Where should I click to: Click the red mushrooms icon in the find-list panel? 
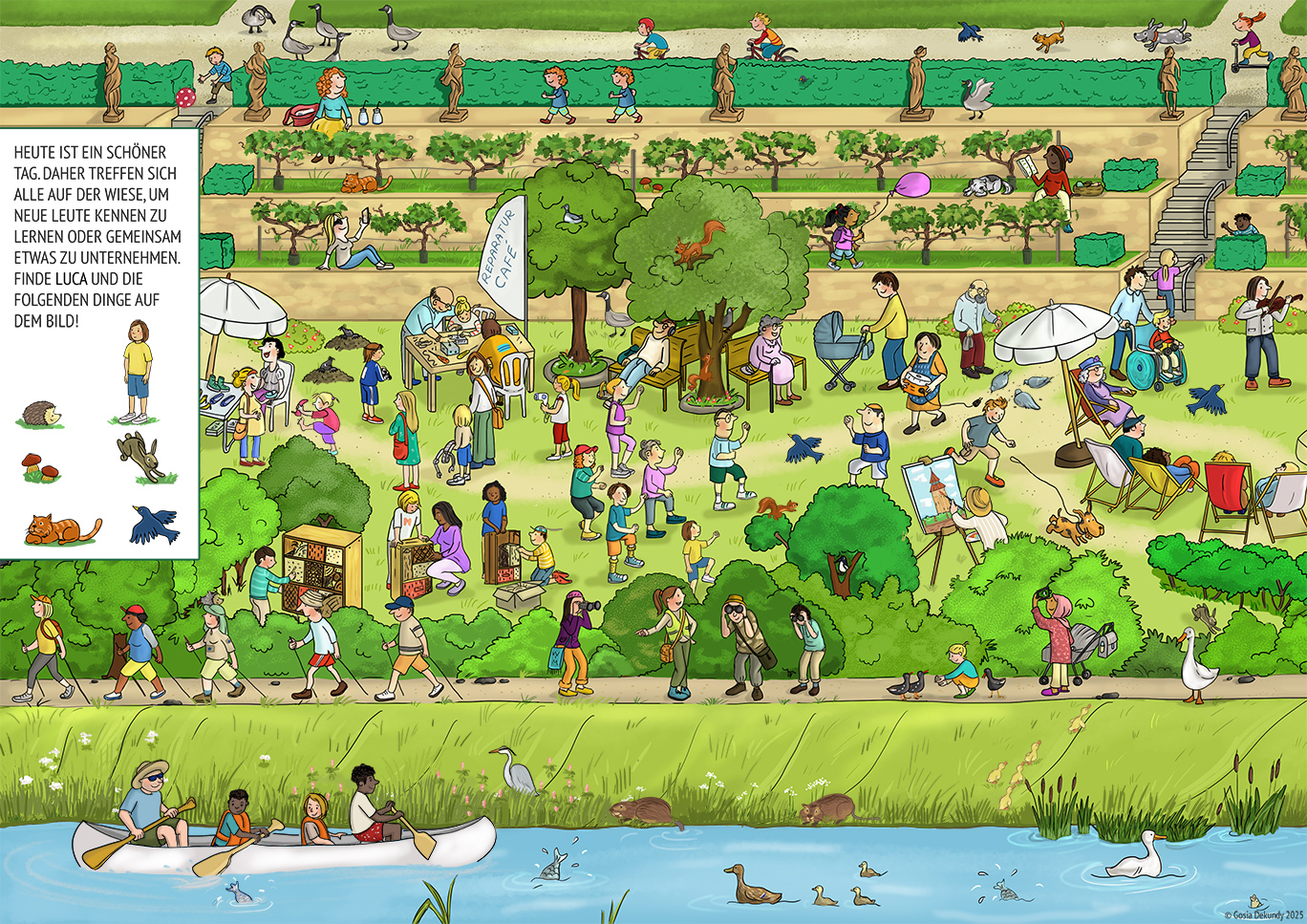click(40, 467)
